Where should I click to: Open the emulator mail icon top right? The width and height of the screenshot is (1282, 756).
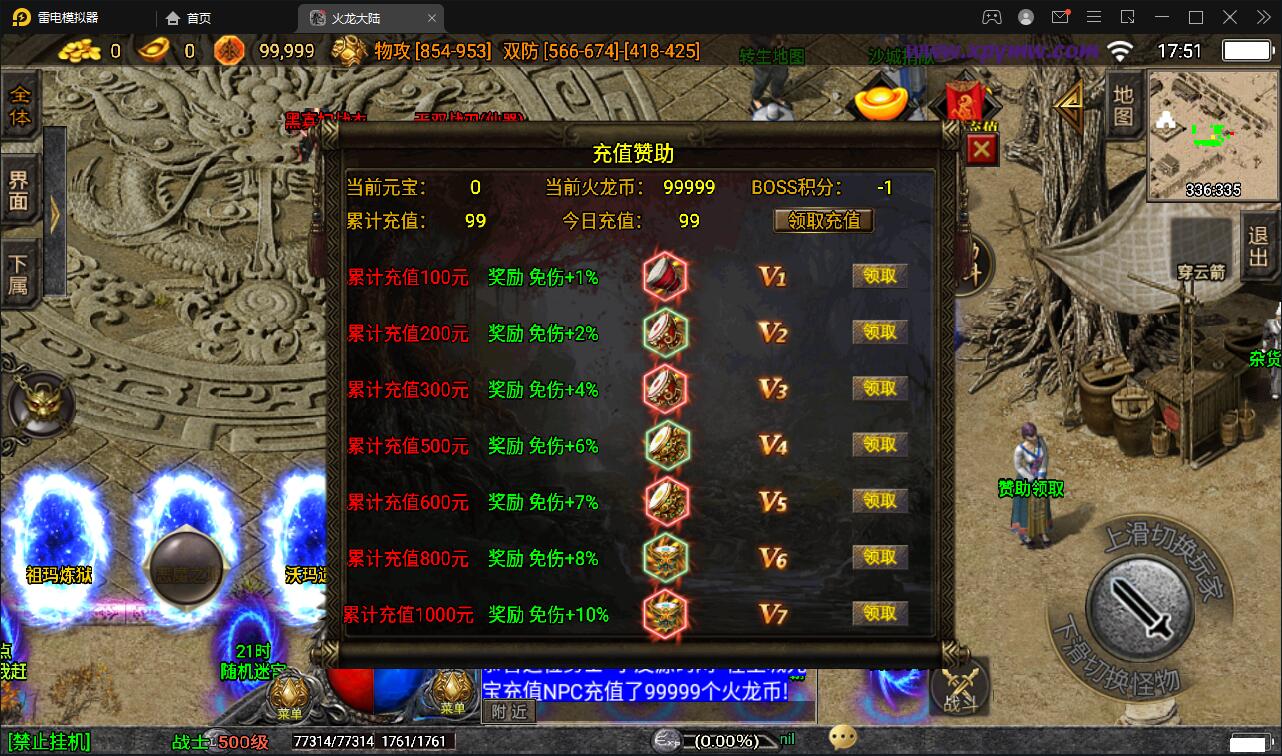1061,17
